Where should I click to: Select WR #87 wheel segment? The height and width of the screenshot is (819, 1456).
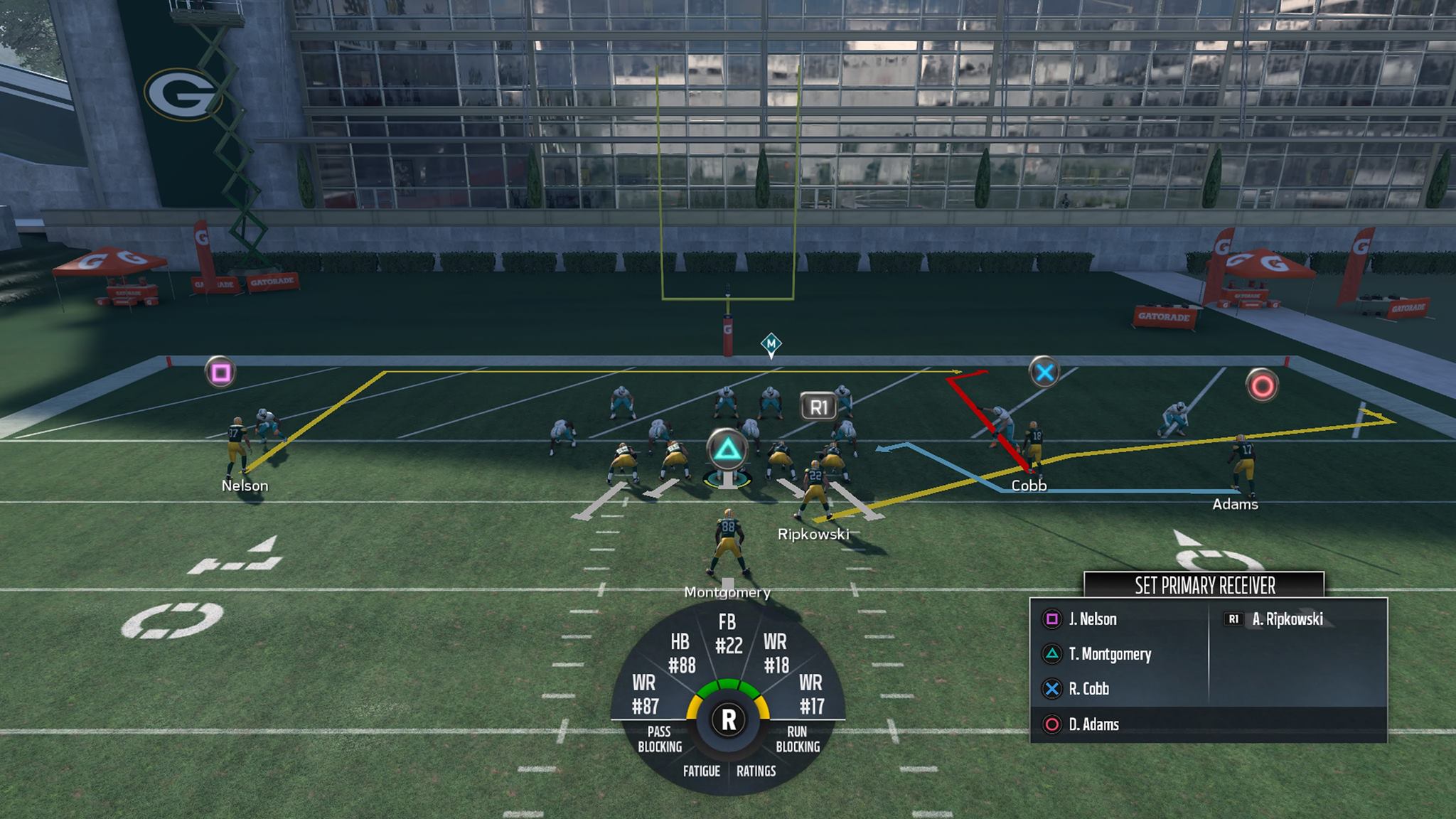click(645, 695)
